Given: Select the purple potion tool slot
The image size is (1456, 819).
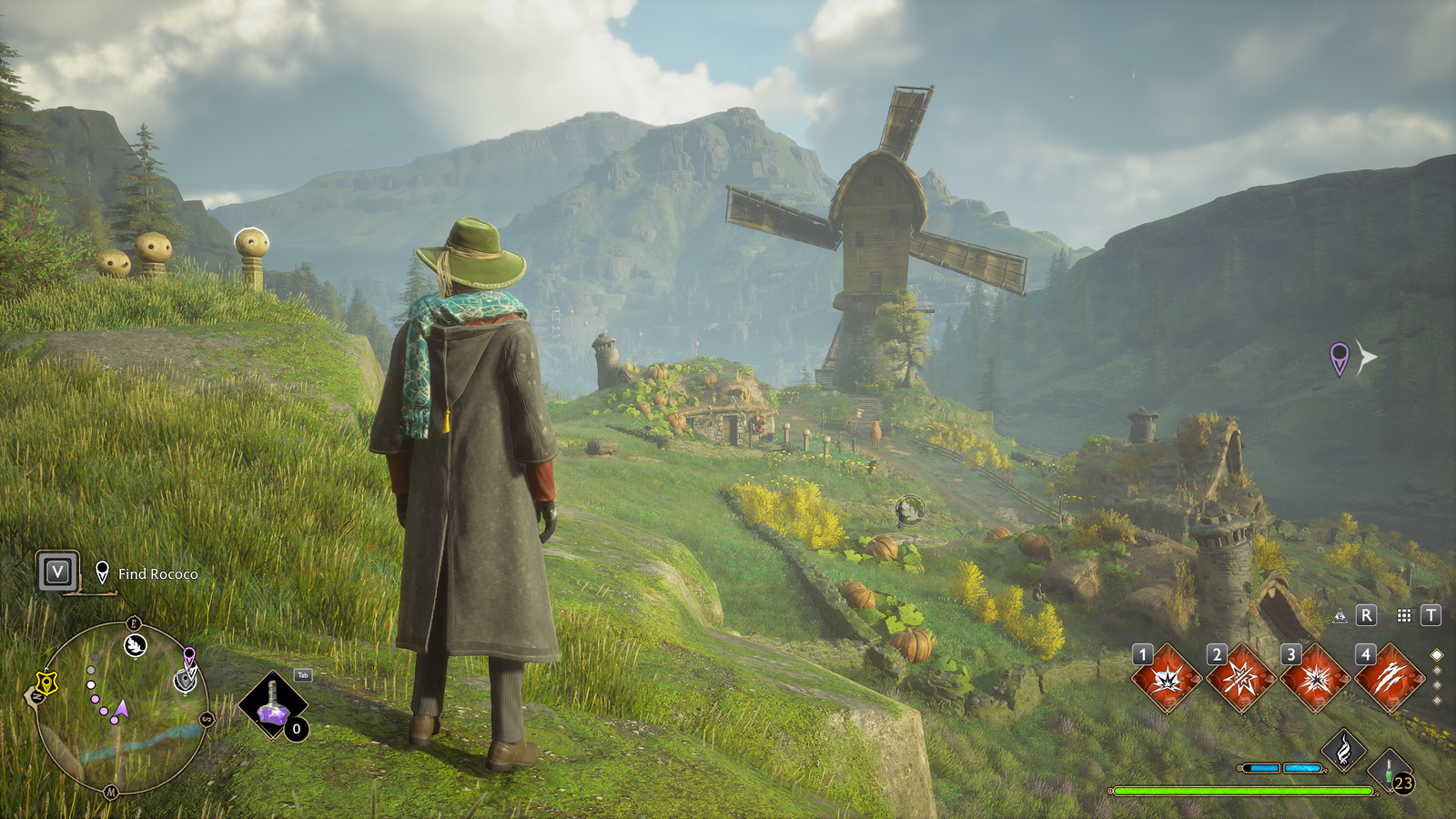Looking at the screenshot, I should [x=272, y=706].
